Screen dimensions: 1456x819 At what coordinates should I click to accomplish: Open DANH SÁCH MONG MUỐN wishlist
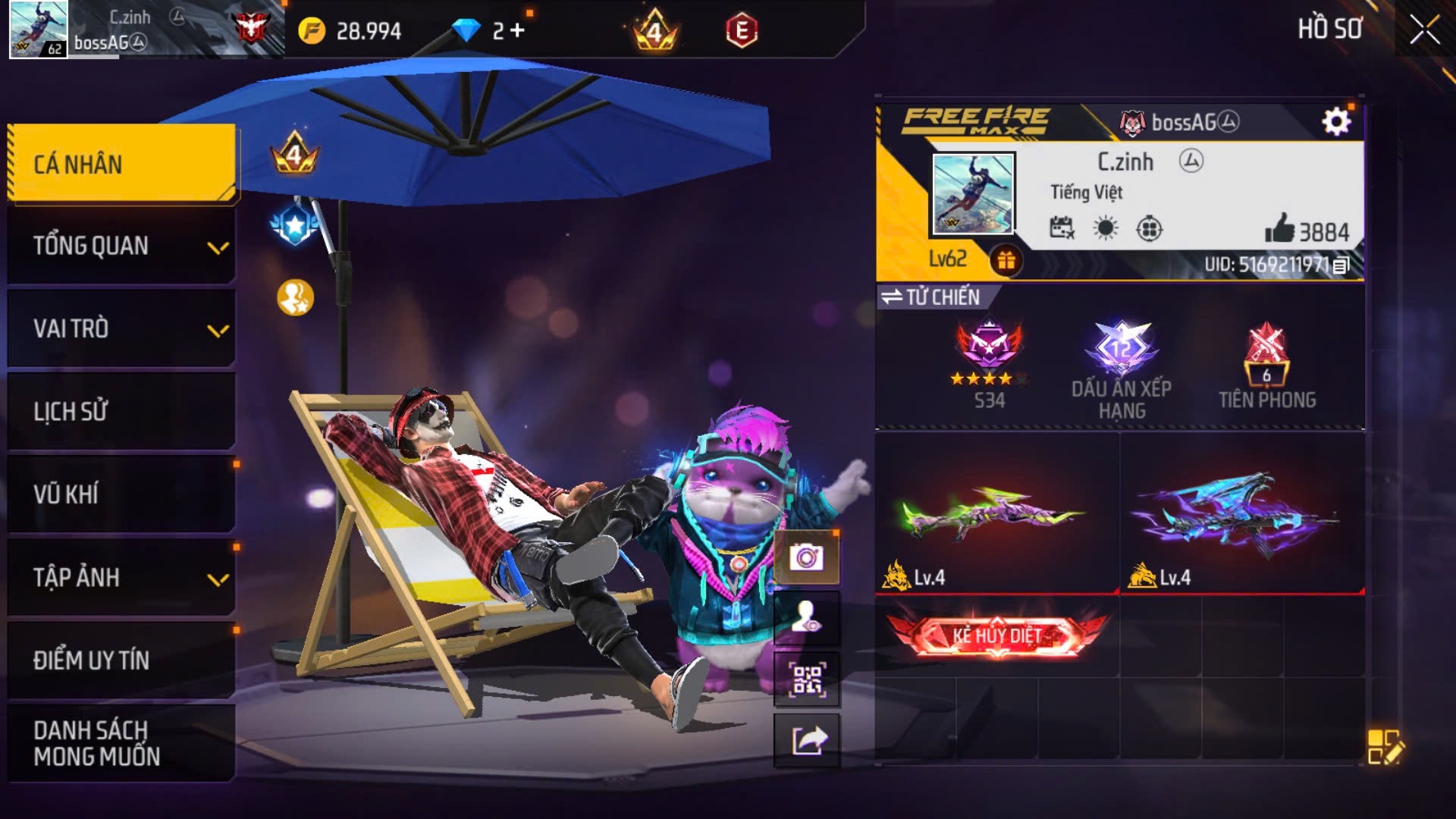(x=121, y=743)
